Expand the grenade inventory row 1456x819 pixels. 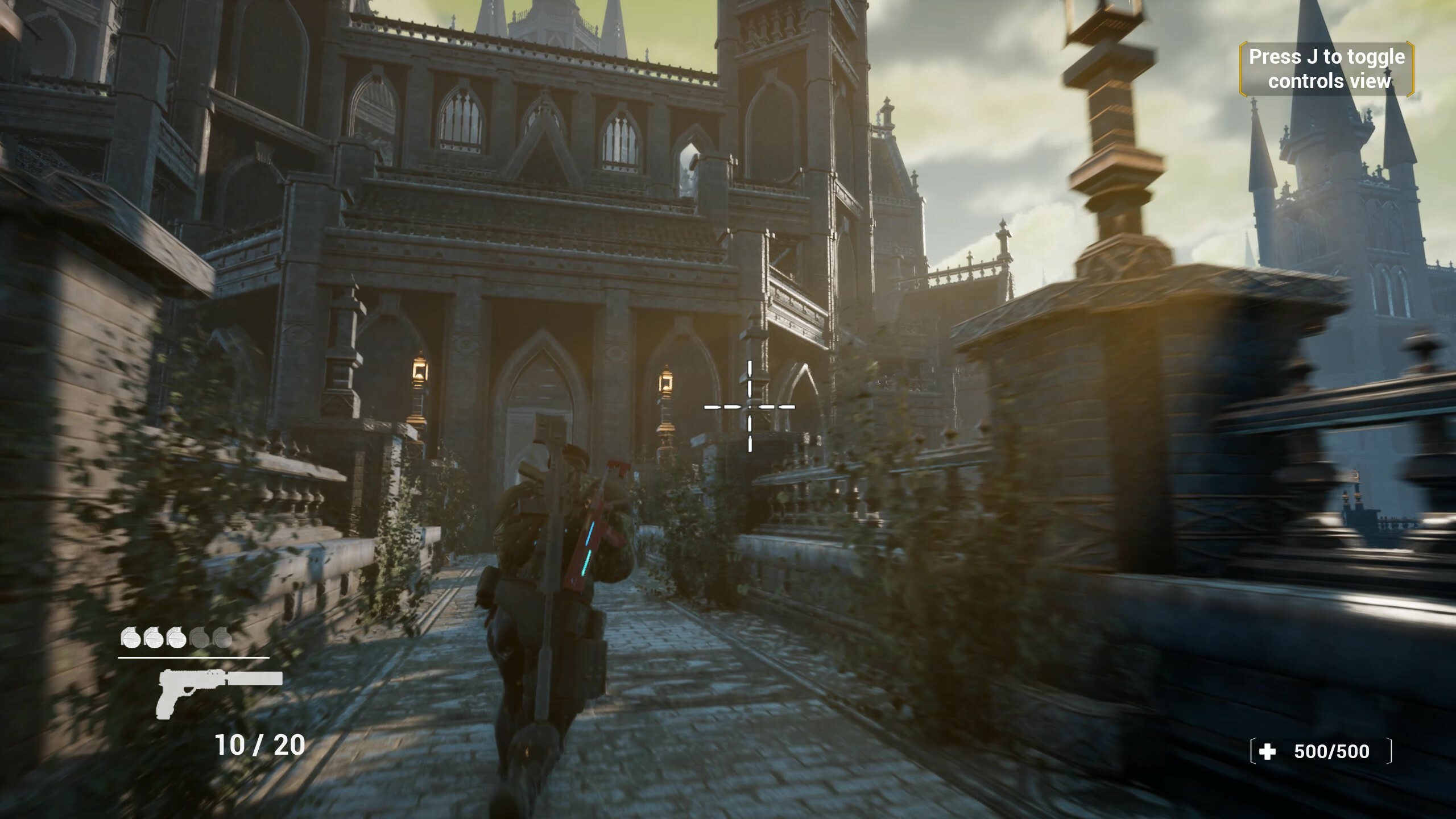(176, 638)
